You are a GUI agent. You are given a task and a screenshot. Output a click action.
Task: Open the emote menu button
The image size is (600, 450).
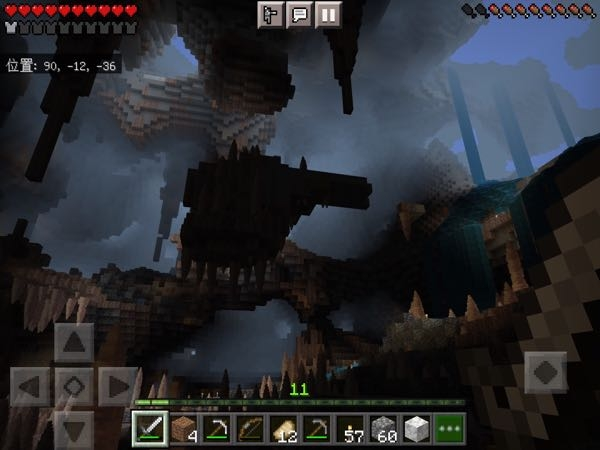click(x=271, y=14)
